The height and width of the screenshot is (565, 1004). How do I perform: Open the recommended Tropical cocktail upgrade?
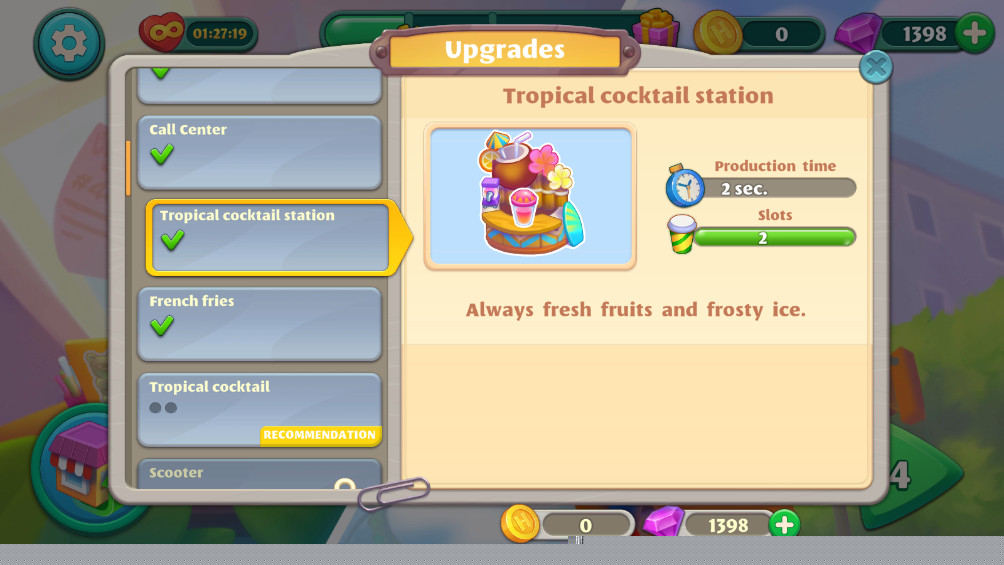click(x=259, y=409)
